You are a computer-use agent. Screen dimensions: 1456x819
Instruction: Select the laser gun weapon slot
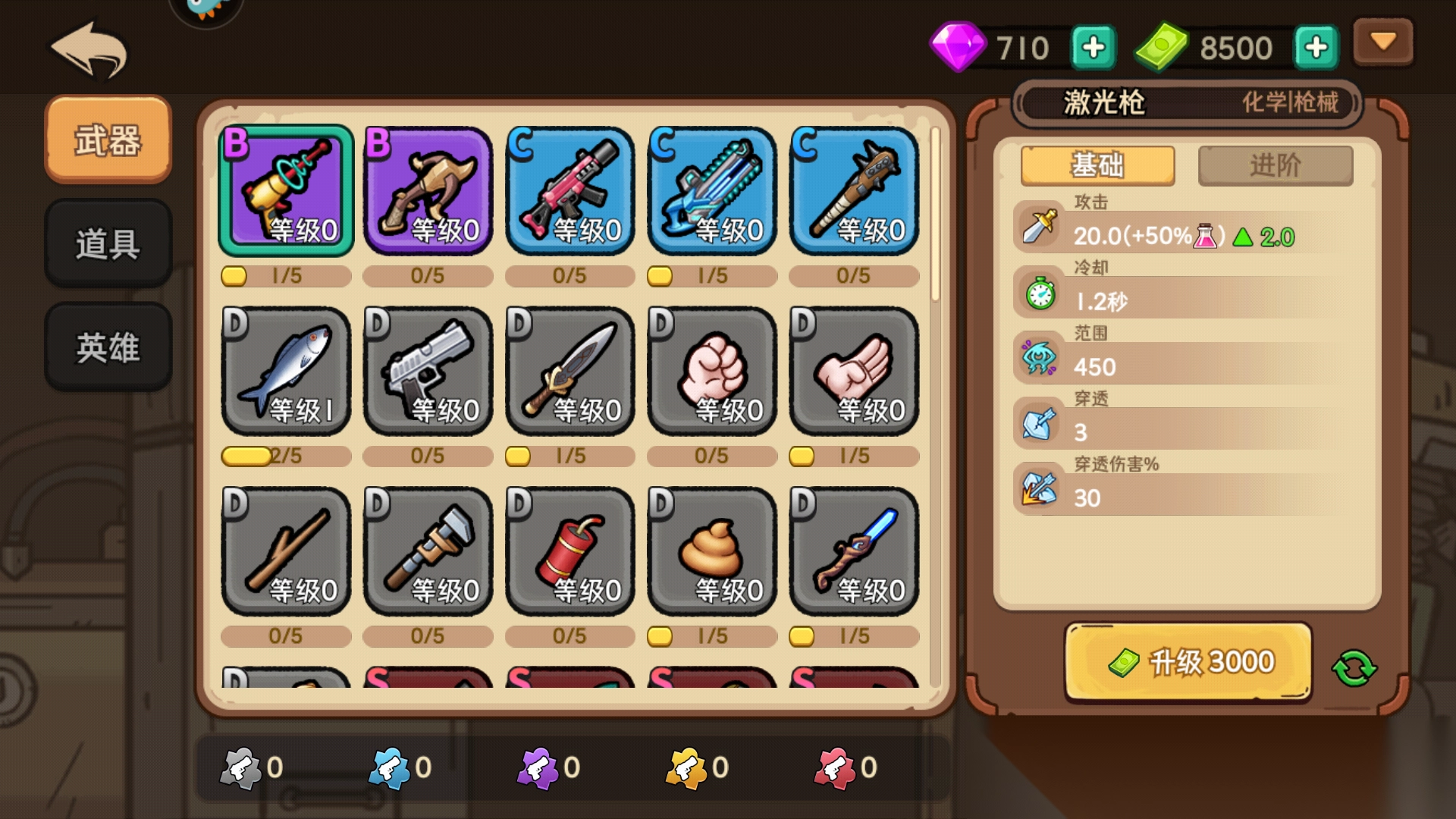(286, 190)
